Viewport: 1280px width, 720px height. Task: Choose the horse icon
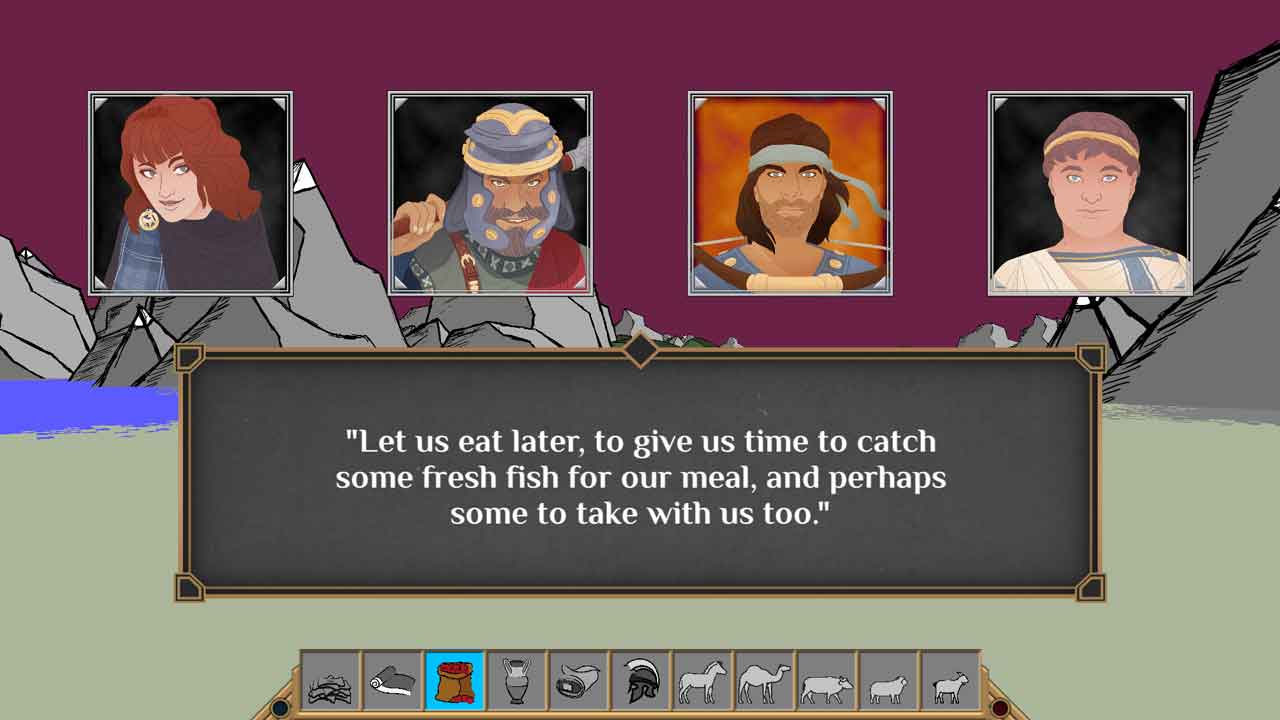pos(703,682)
